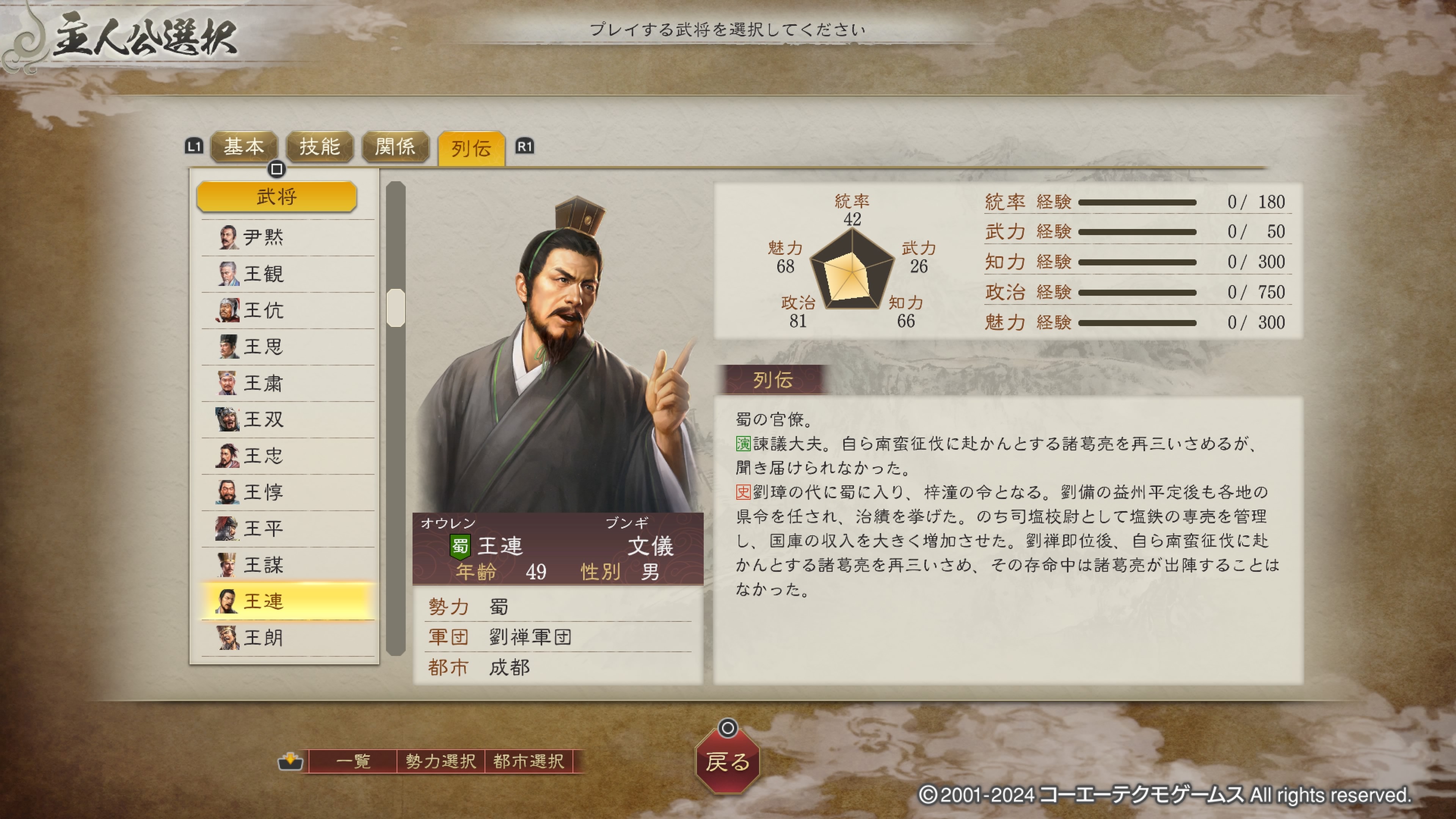The width and height of the screenshot is (1456, 819).
Task: Click the officer list scrollbar thumb
Action: pos(395,308)
